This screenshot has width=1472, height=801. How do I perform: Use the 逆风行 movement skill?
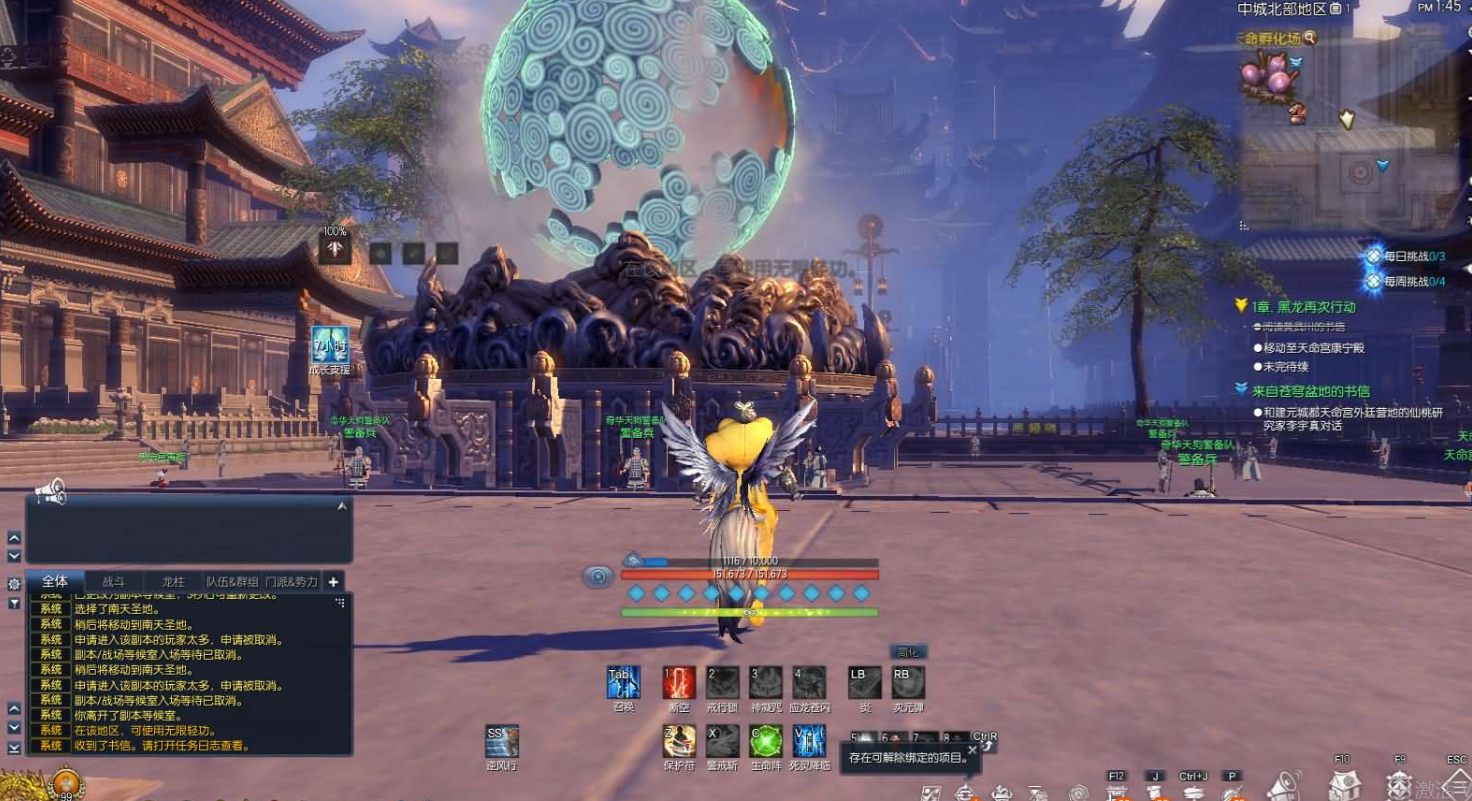[501, 741]
